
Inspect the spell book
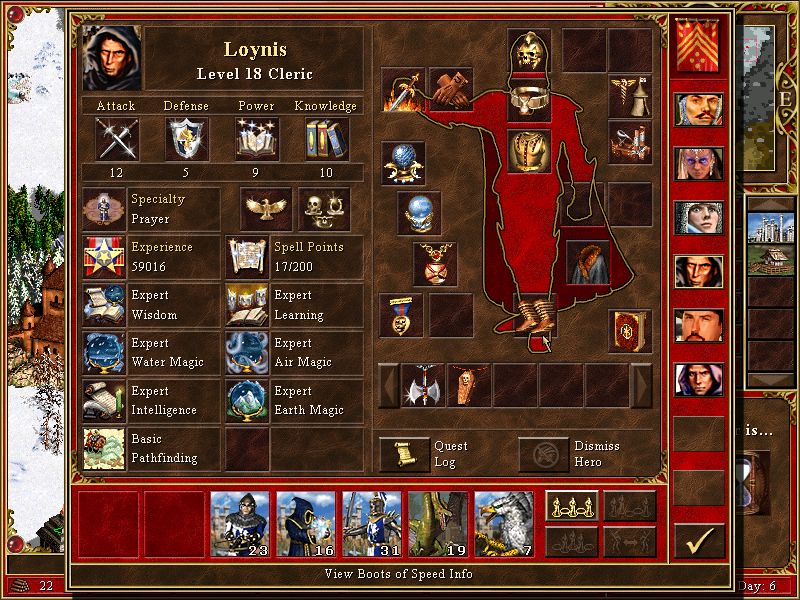point(630,331)
